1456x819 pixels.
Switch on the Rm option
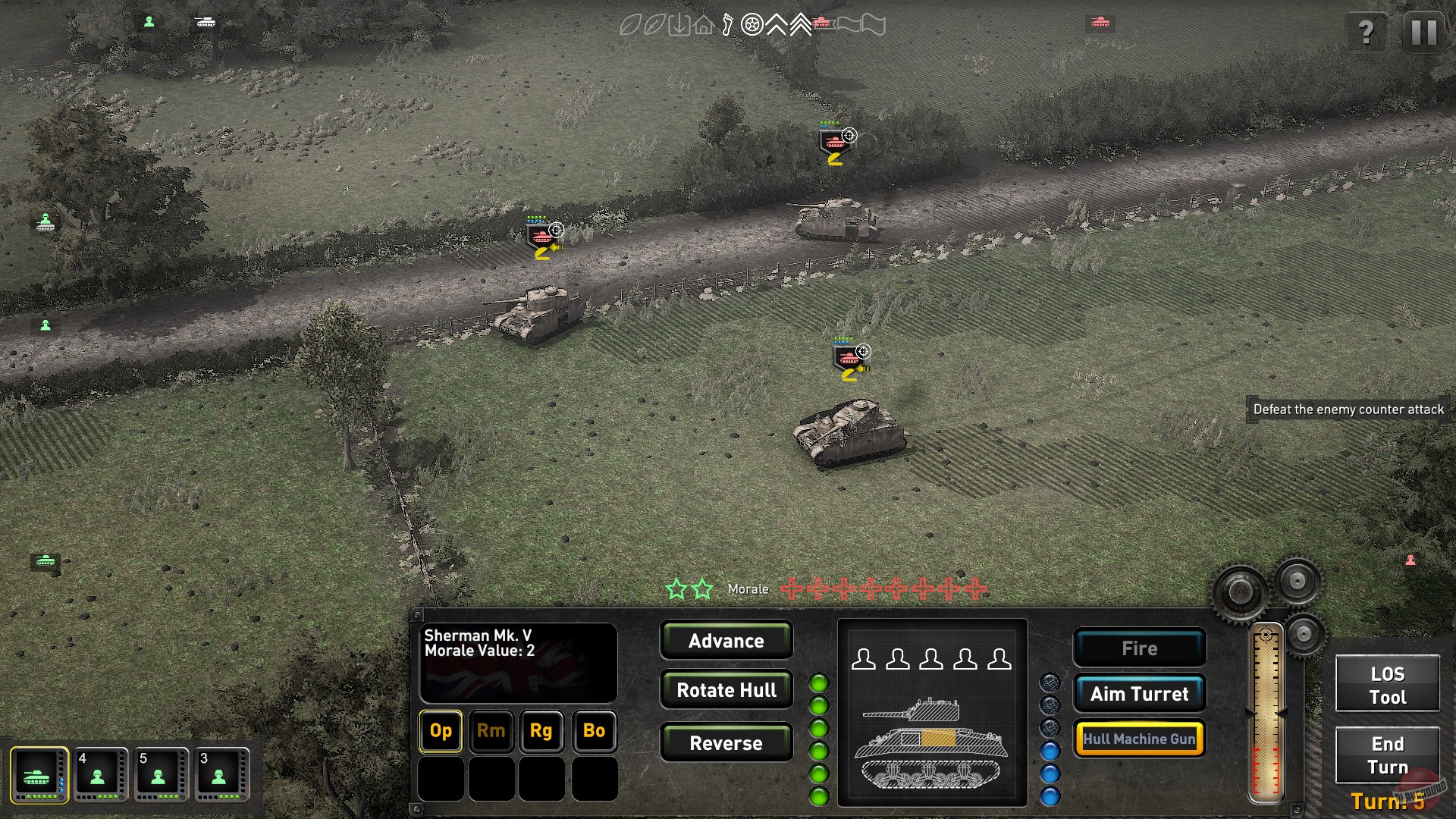tap(491, 731)
